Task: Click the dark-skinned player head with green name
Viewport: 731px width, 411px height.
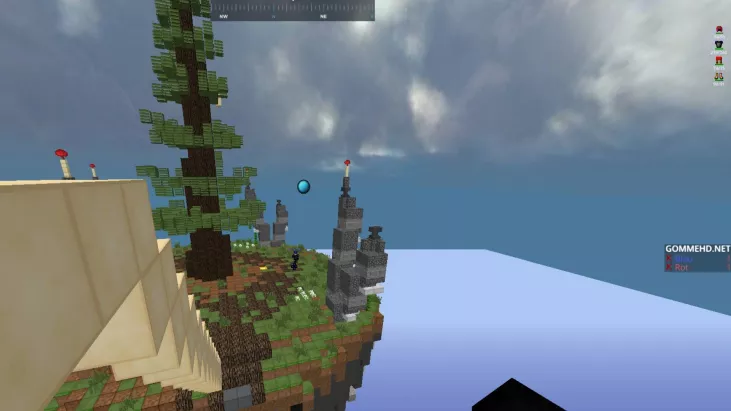Action: point(718,46)
